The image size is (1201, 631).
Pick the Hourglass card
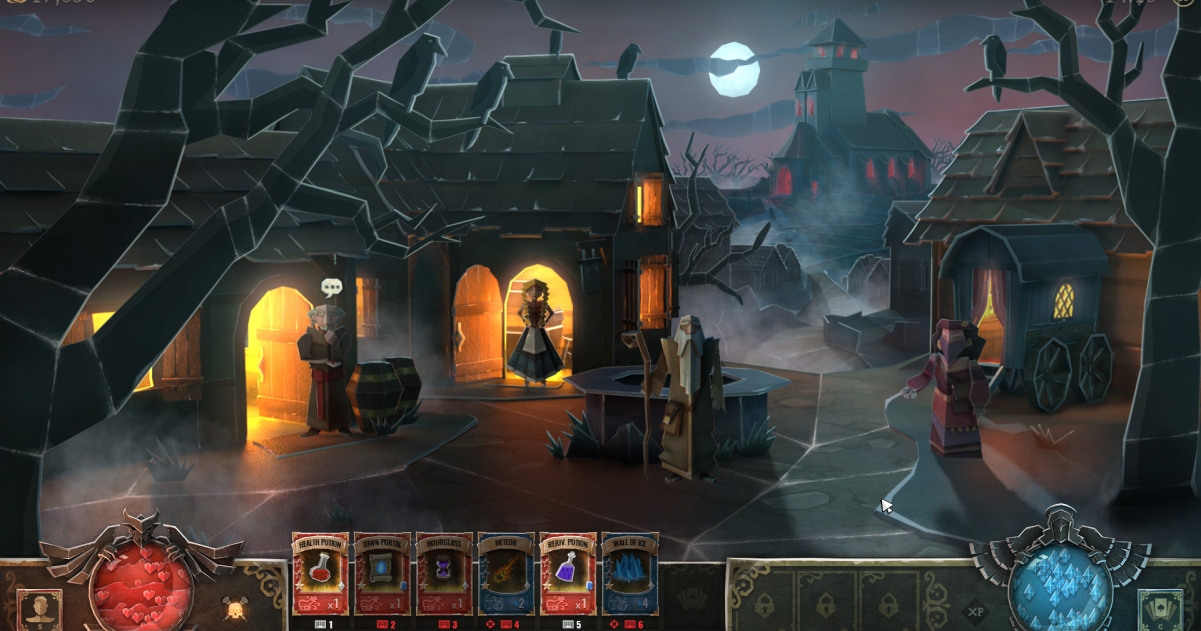click(444, 573)
